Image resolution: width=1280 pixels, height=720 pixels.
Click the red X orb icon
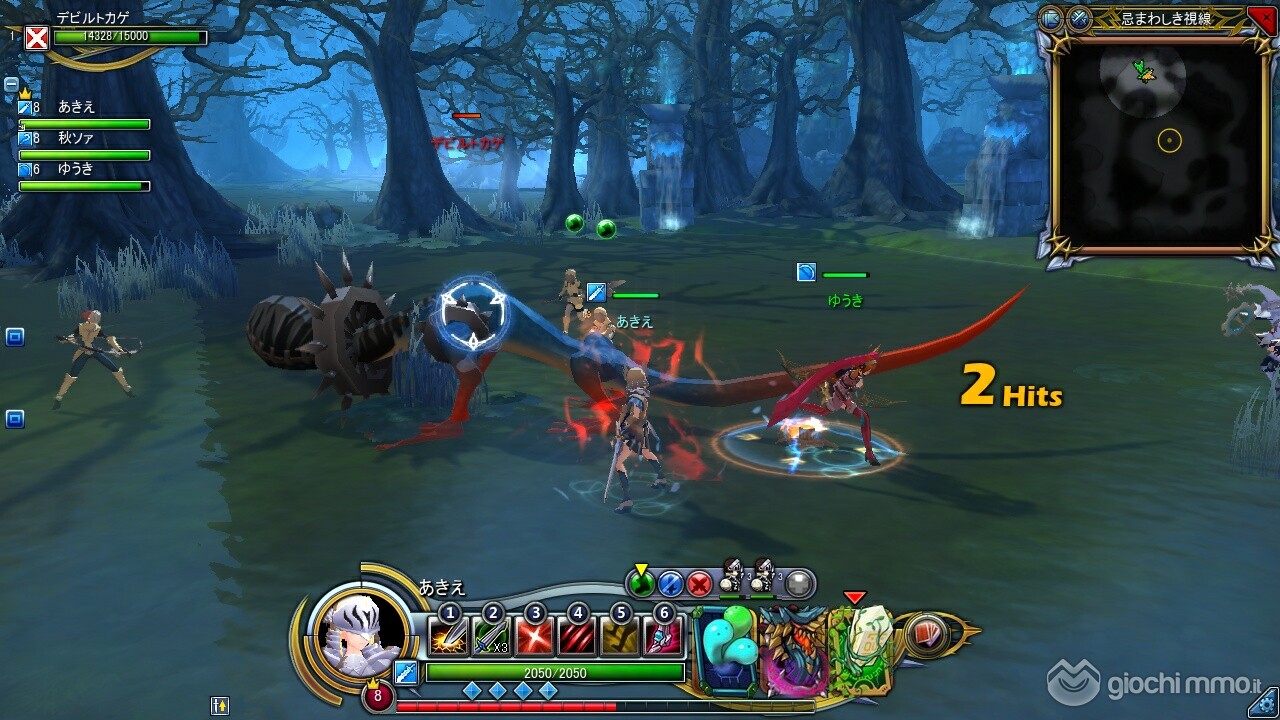click(x=700, y=584)
